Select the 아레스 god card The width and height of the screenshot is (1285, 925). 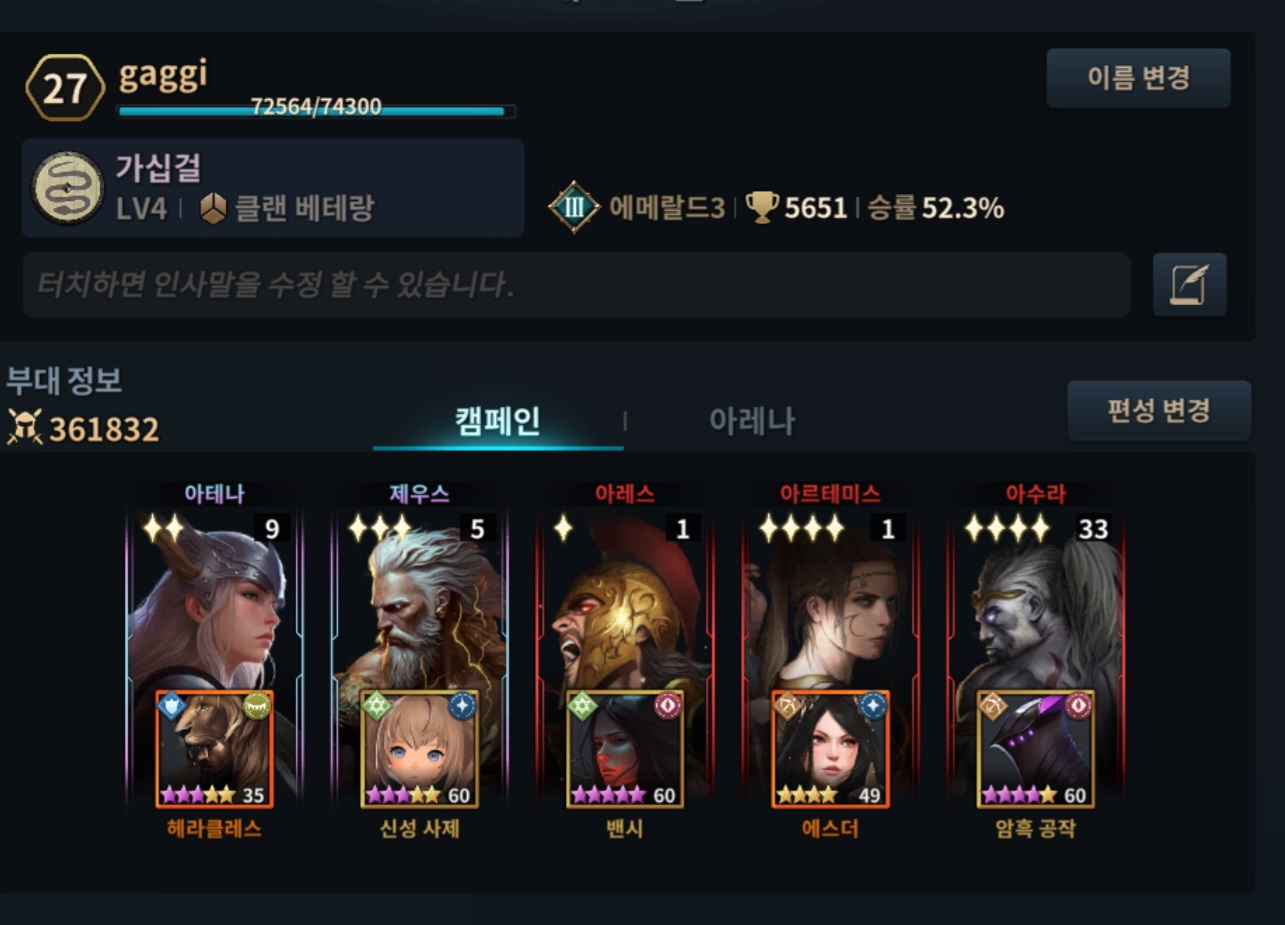(625, 600)
